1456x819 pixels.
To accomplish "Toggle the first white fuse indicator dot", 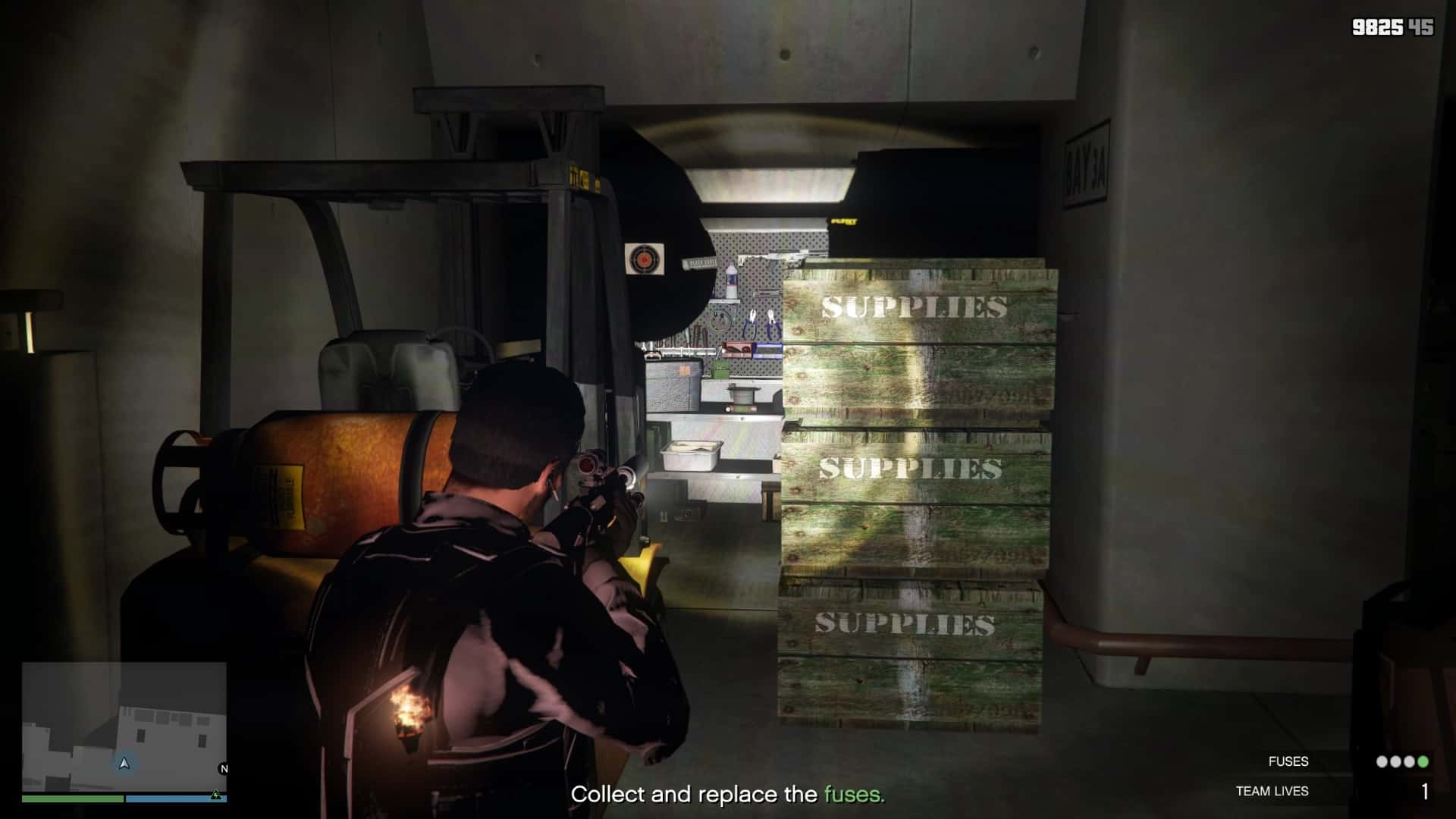I will click(x=1382, y=761).
